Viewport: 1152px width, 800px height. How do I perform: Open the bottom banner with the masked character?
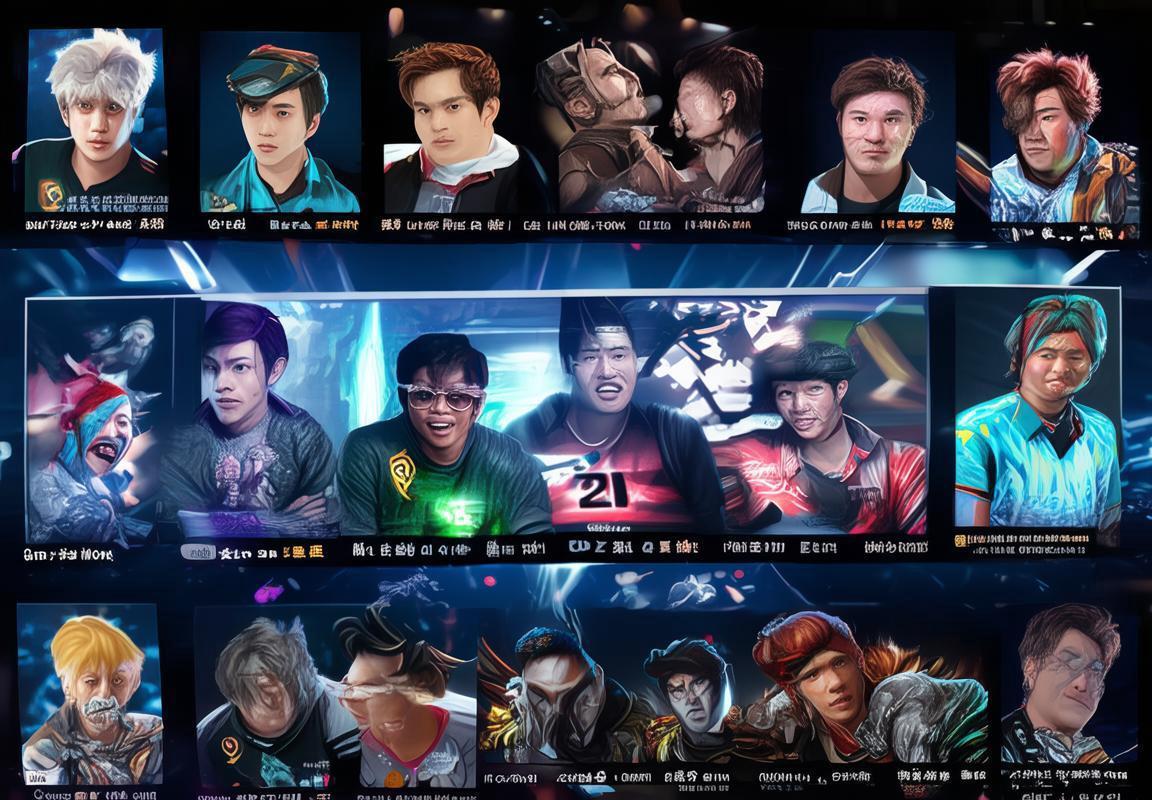pyautogui.click(x=734, y=695)
